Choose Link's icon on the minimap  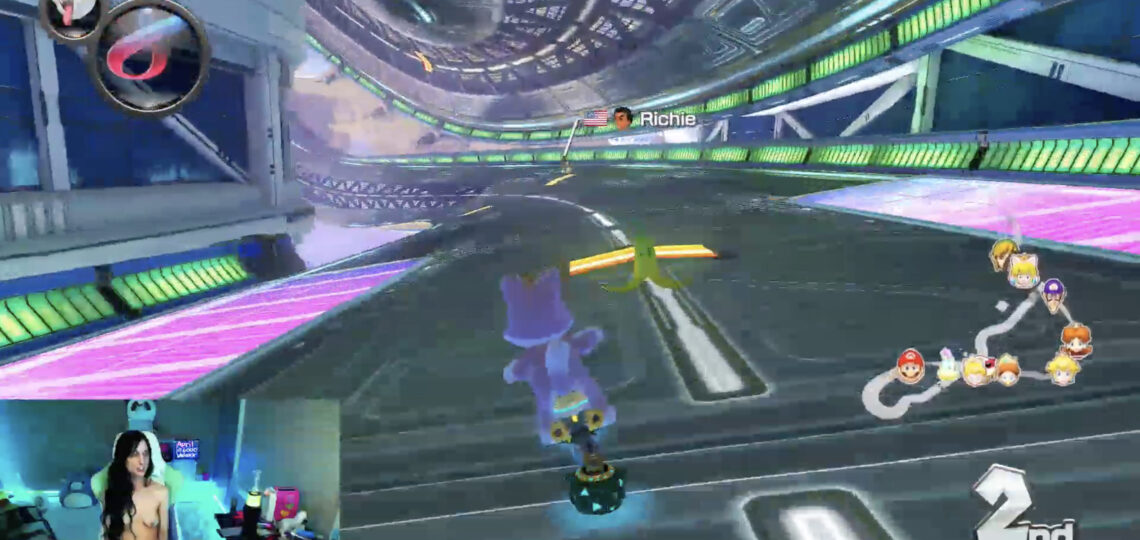(x=1002, y=254)
